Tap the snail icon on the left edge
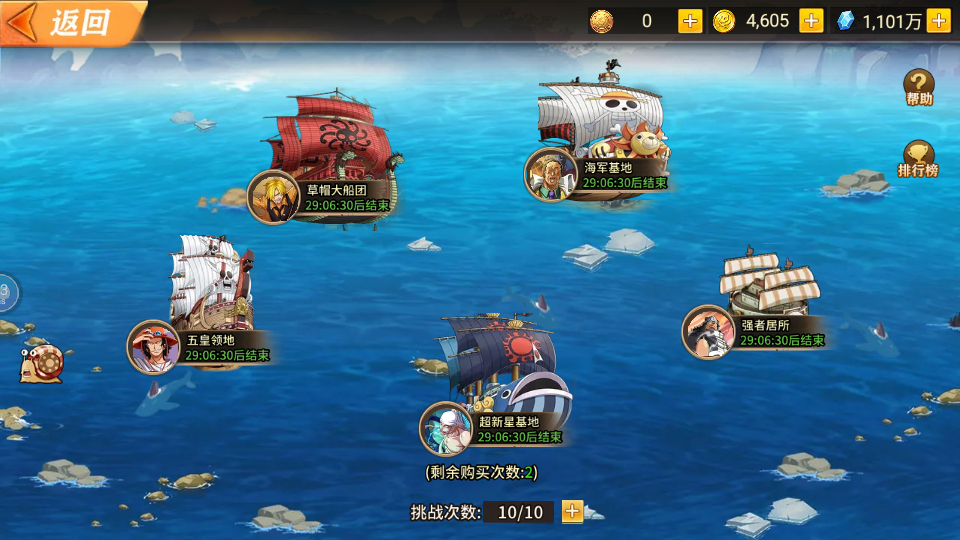The height and width of the screenshot is (540, 960). click(42, 362)
